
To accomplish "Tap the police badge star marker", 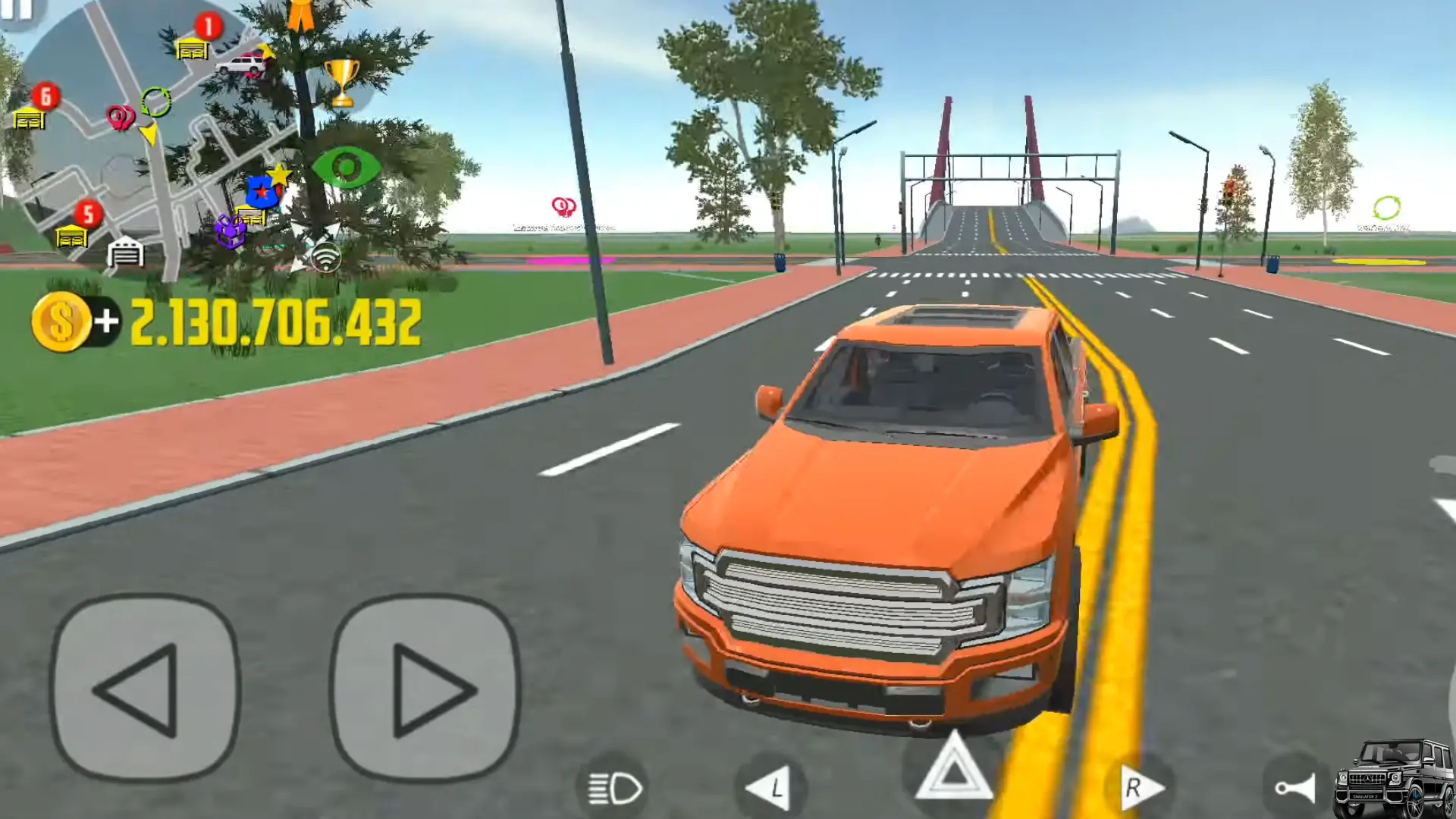I will tap(262, 192).
